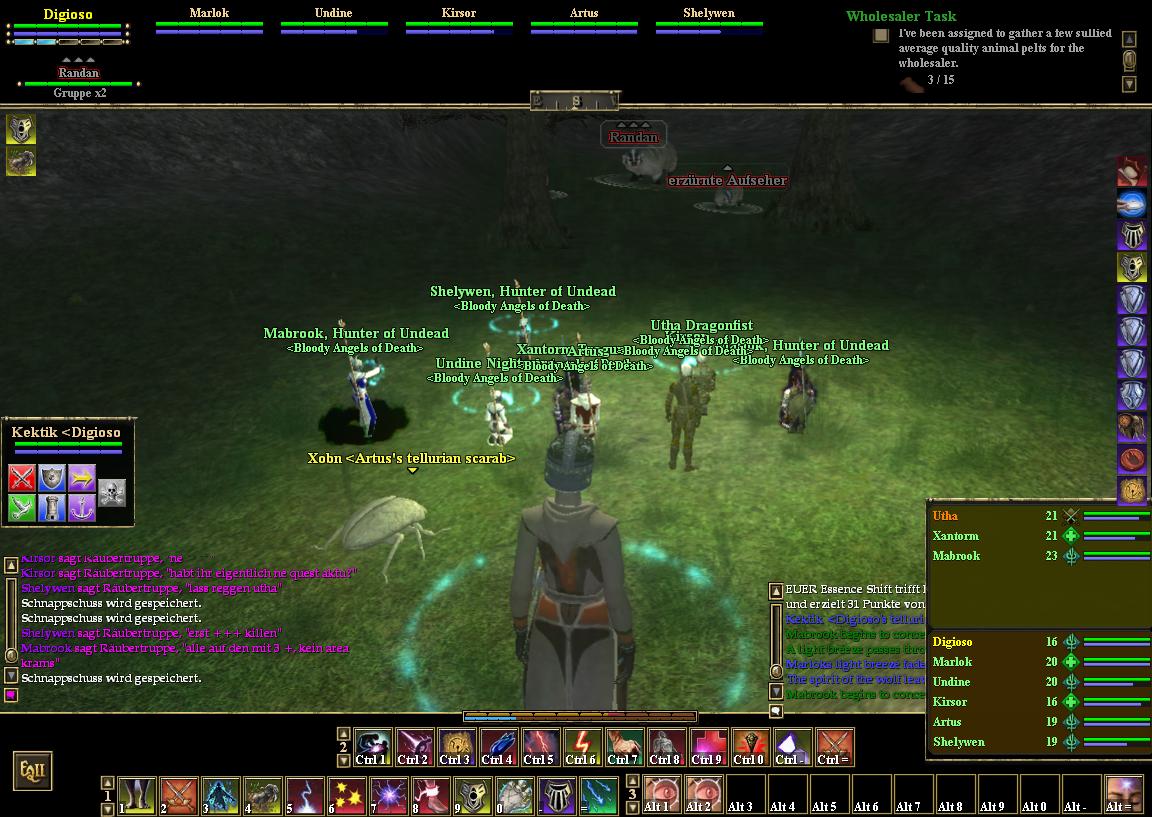The width and height of the screenshot is (1152, 817).
Task: Select the pet skull and crossbones command
Action: [112, 492]
